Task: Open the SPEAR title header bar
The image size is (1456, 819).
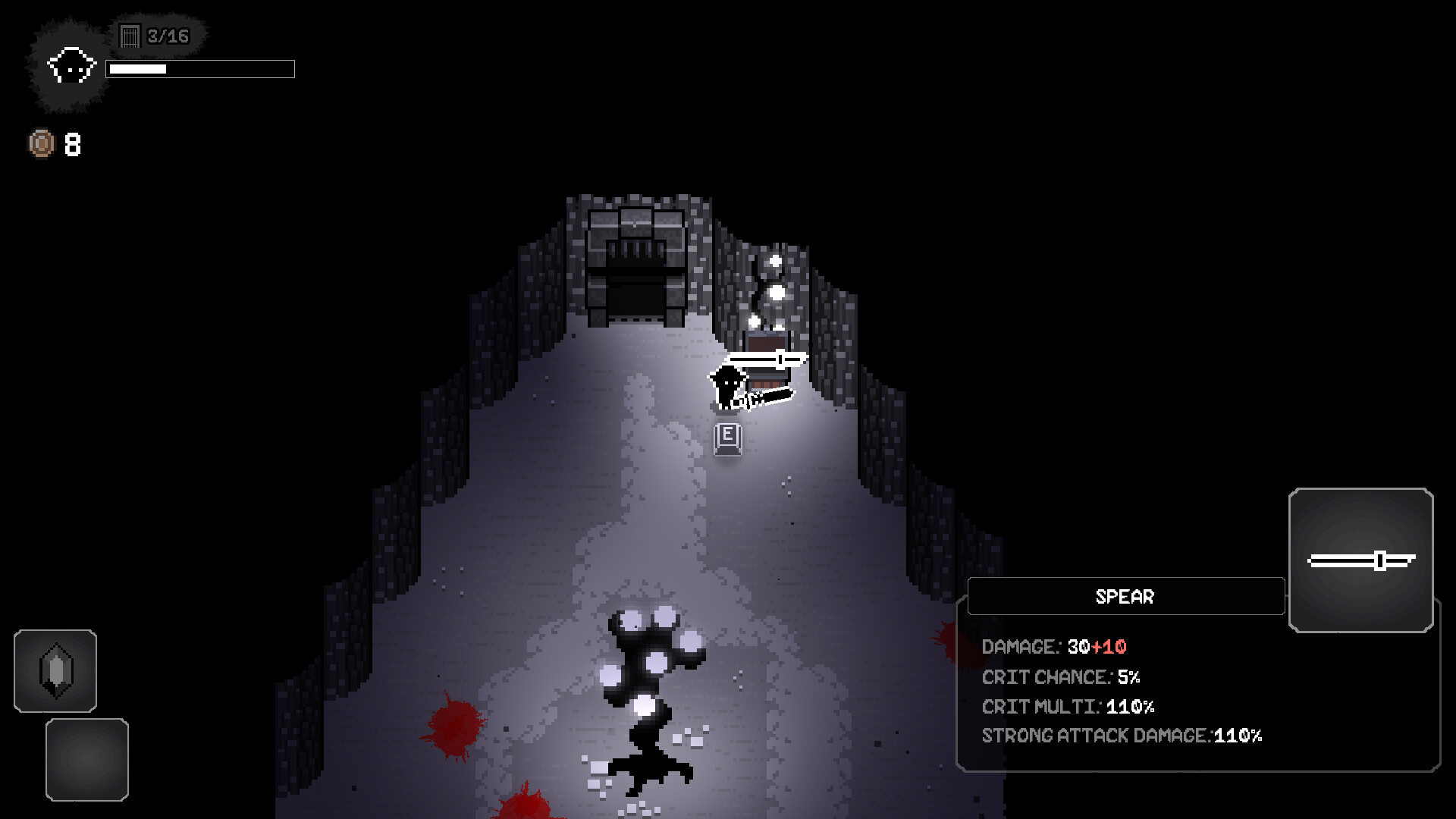Action: click(1125, 597)
